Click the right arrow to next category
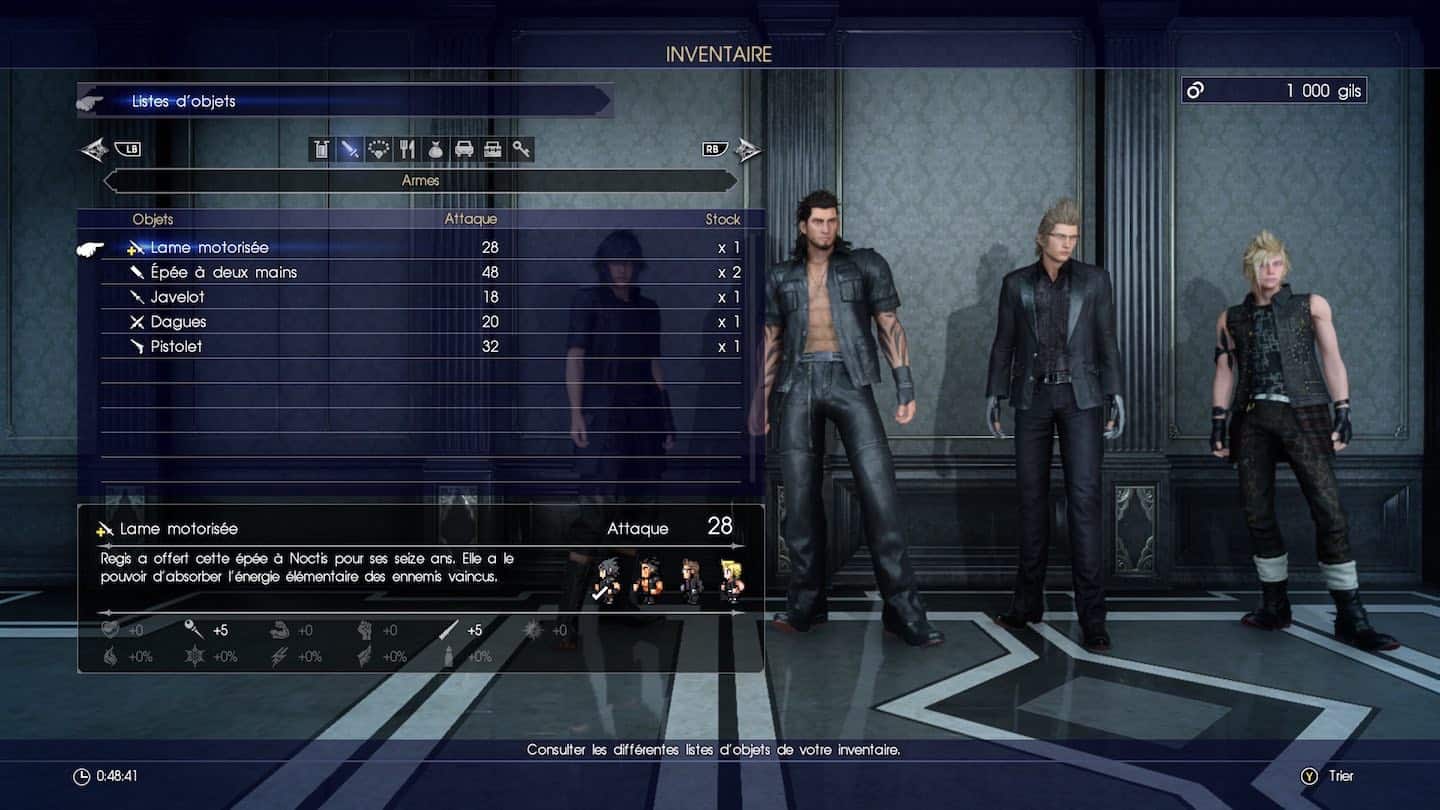This screenshot has width=1440, height=810. coord(747,150)
